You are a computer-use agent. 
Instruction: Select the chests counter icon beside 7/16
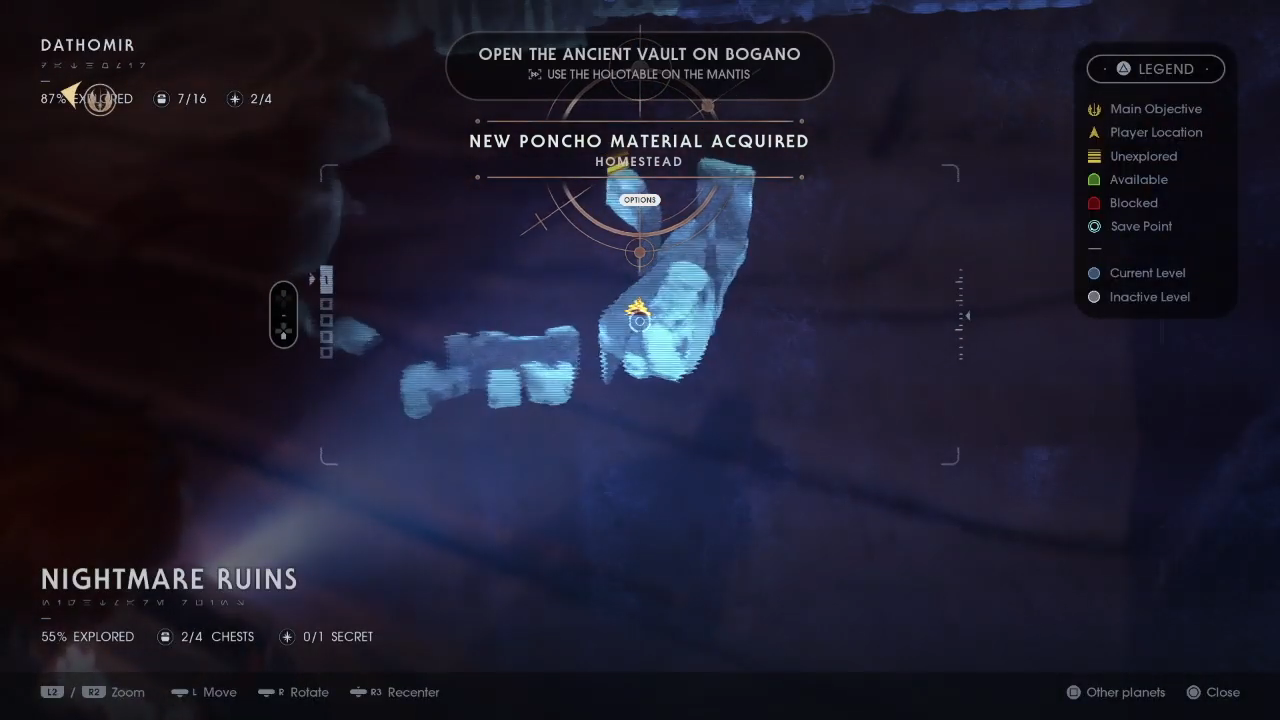click(161, 99)
